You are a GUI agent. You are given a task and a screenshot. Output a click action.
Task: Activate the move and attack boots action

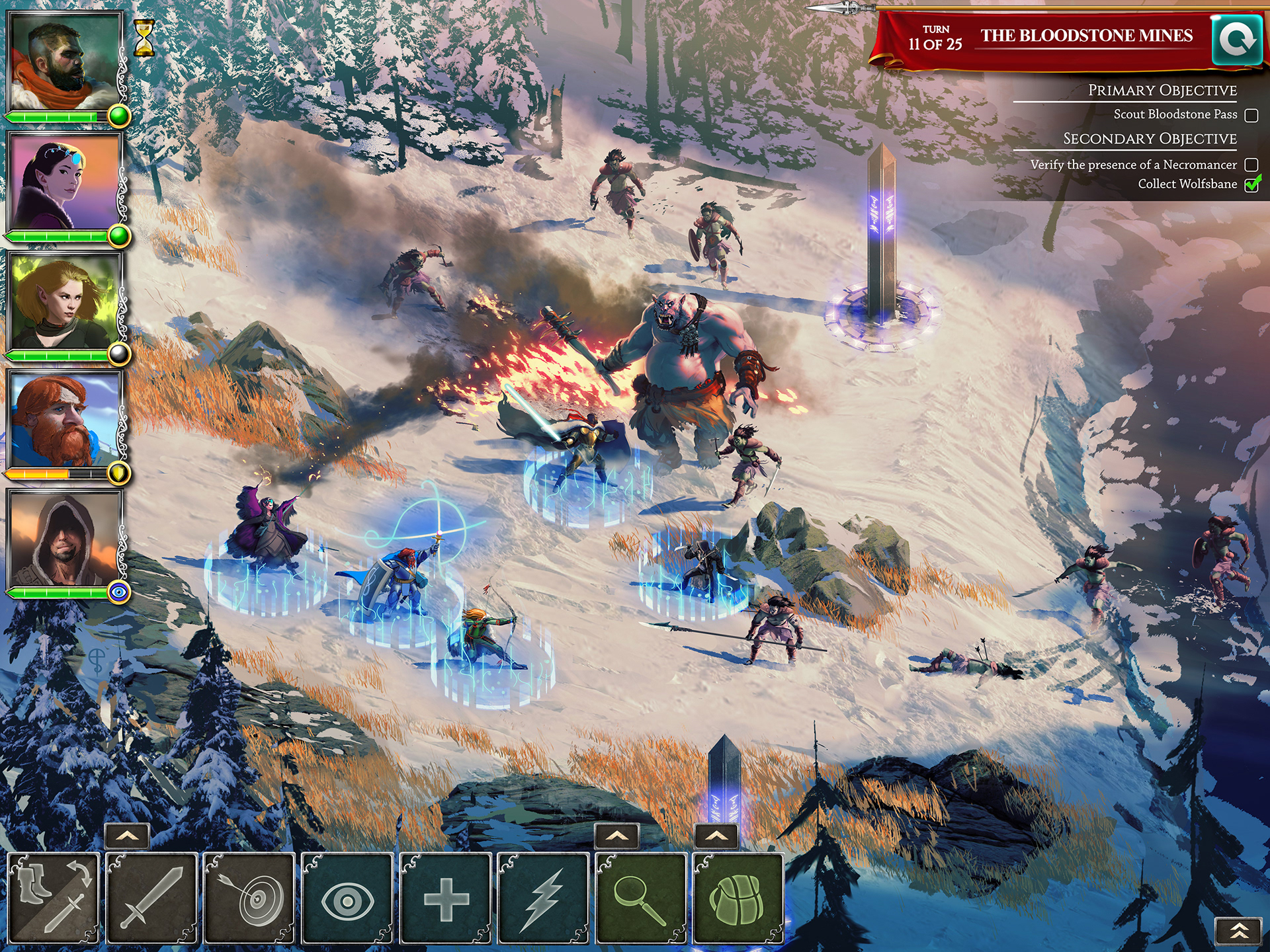pyautogui.click(x=54, y=897)
